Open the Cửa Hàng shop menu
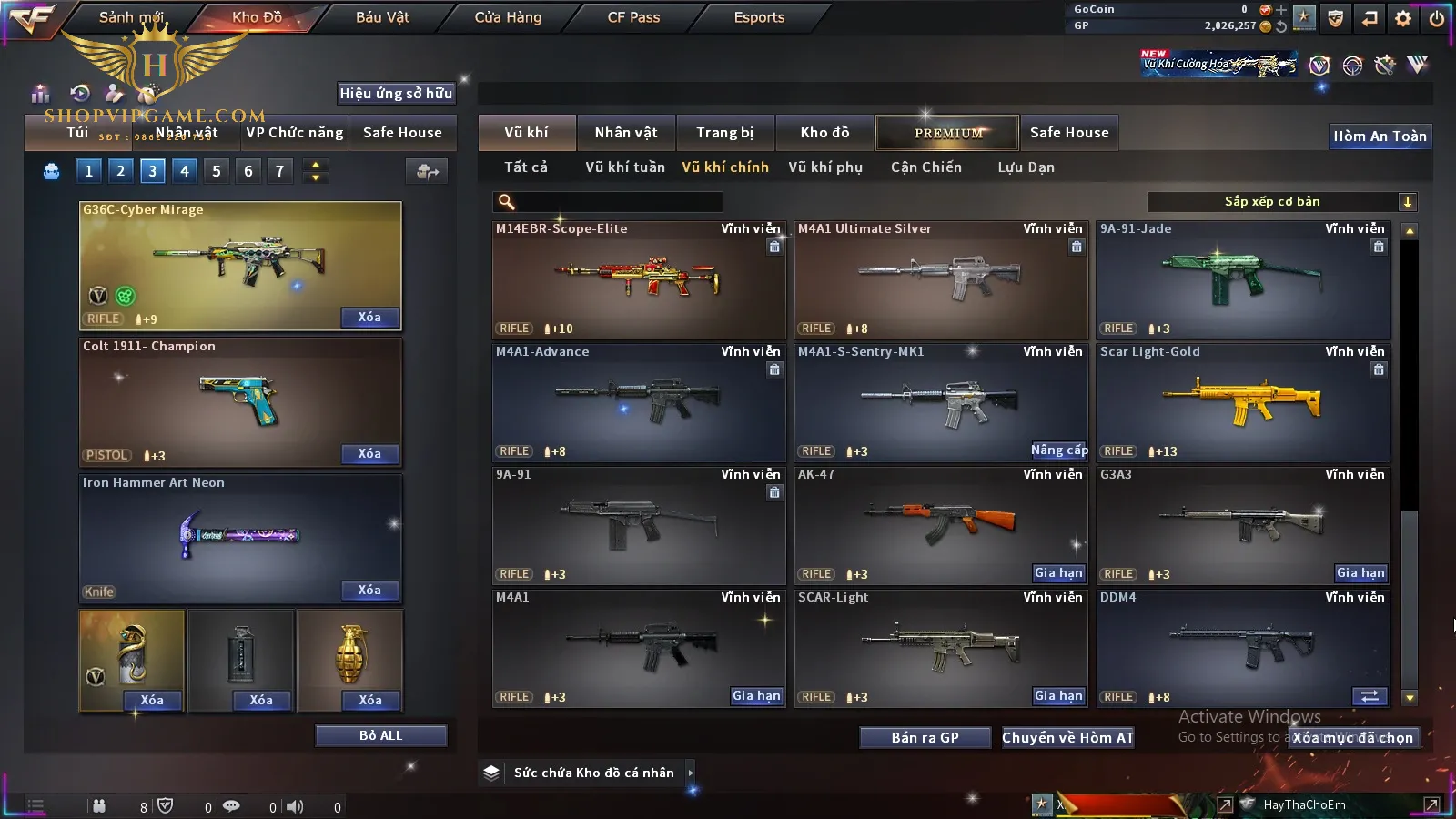 [x=508, y=17]
